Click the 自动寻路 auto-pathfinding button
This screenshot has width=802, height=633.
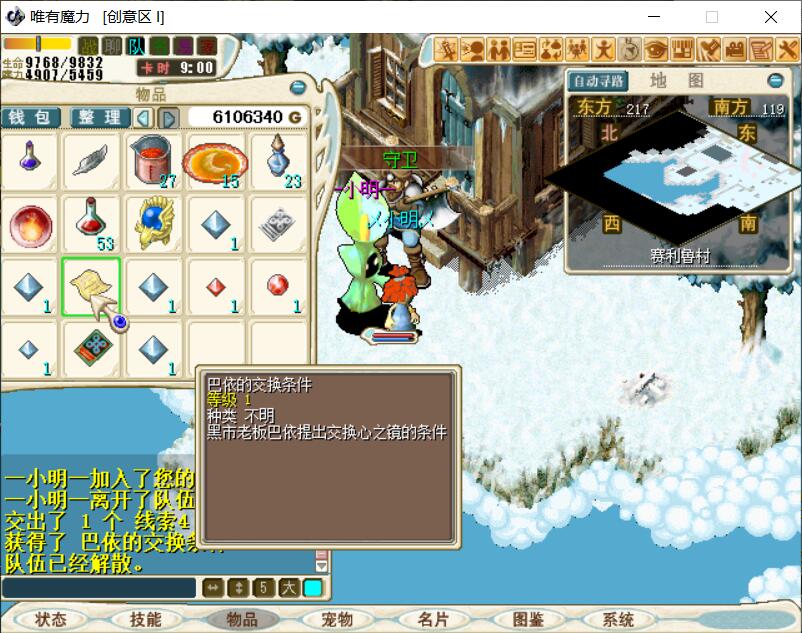(598, 81)
